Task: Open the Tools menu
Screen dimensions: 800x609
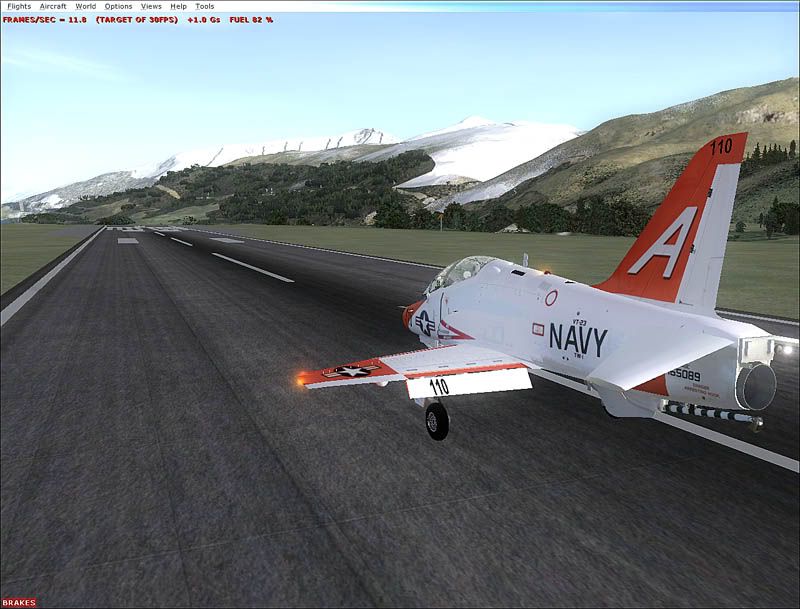Action: (x=204, y=6)
